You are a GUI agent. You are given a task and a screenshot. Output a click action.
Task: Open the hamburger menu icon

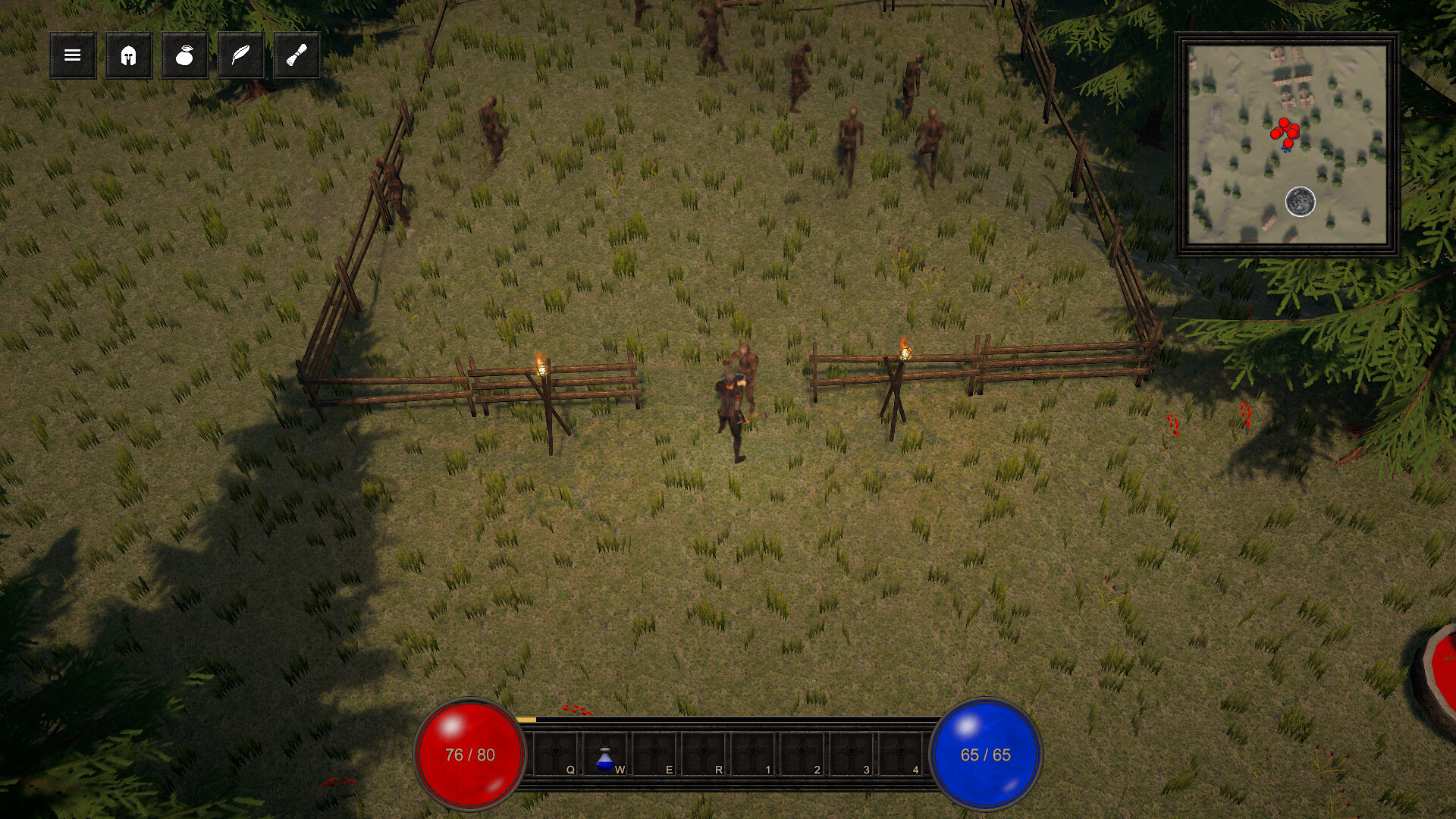click(x=72, y=55)
